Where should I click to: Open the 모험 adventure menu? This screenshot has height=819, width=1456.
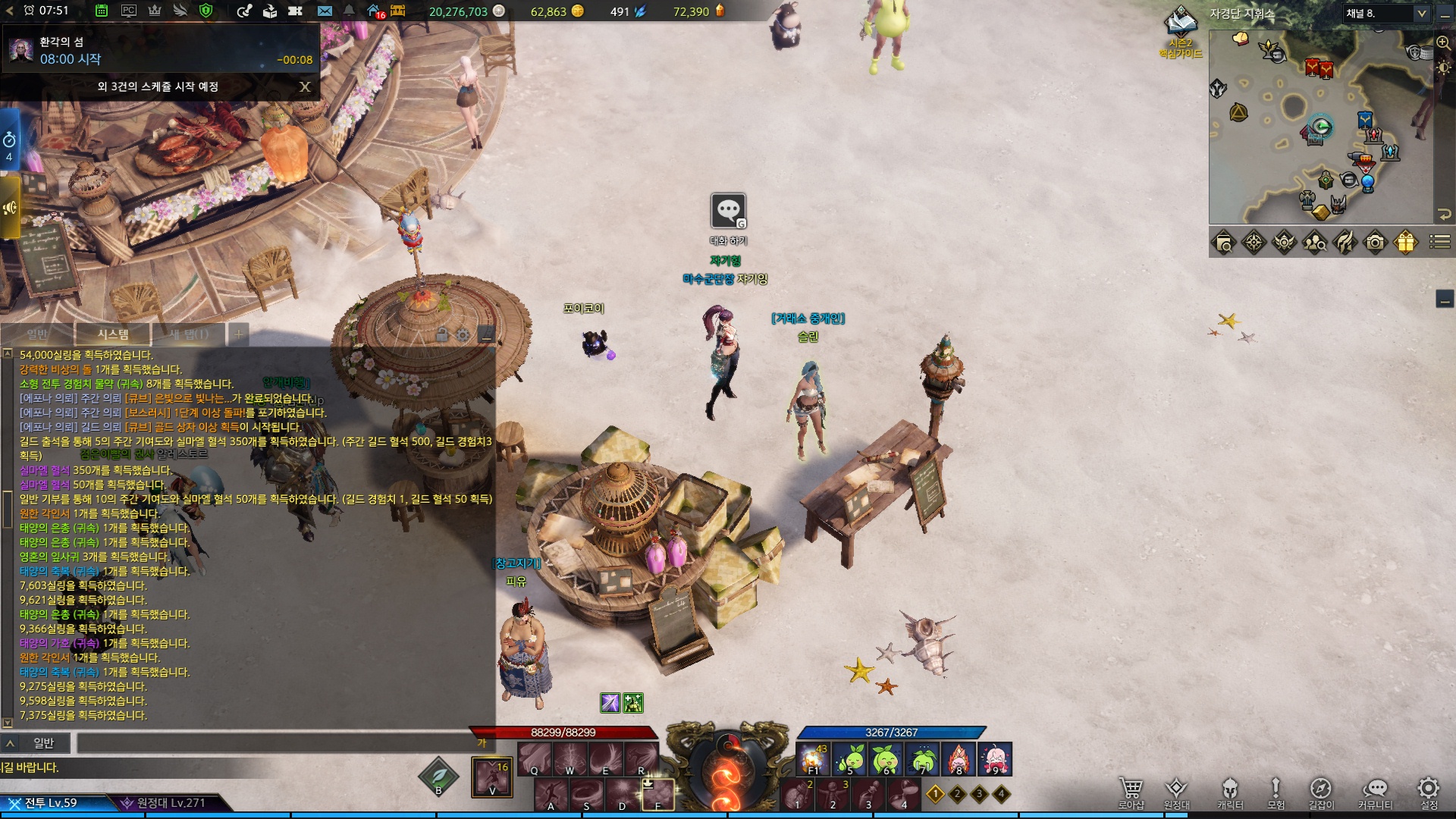[1276, 791]
